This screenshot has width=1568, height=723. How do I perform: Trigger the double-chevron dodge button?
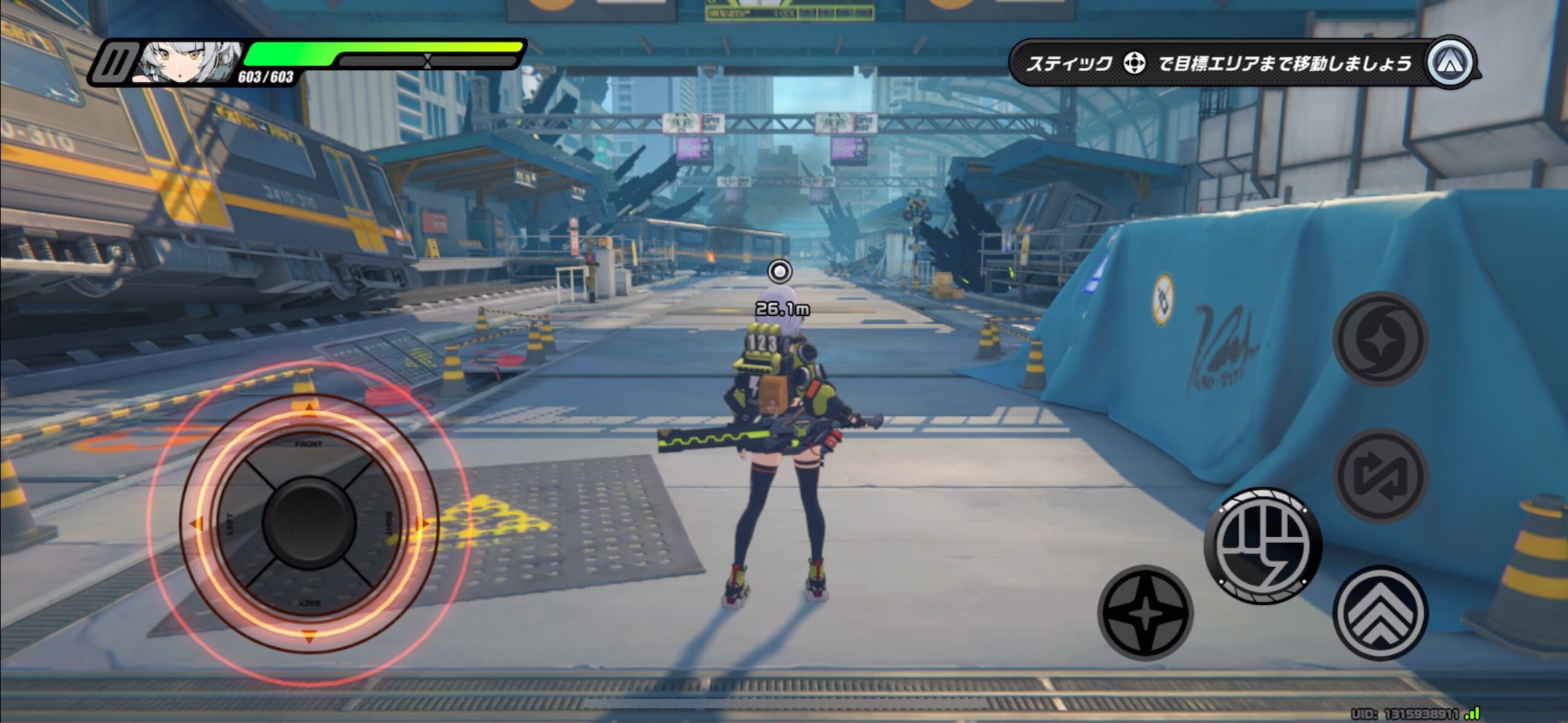[x=1380, y=613]
